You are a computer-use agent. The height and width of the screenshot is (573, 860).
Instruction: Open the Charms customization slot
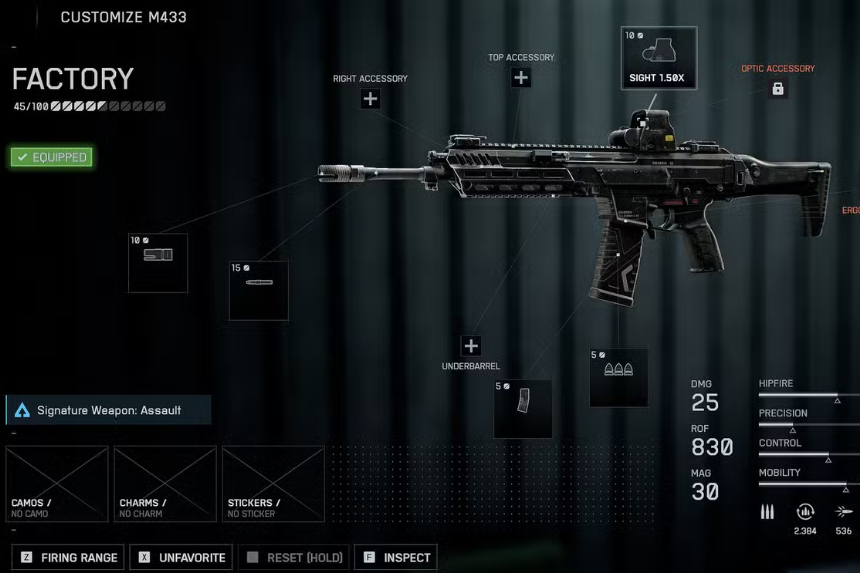[x=165, y=484]
